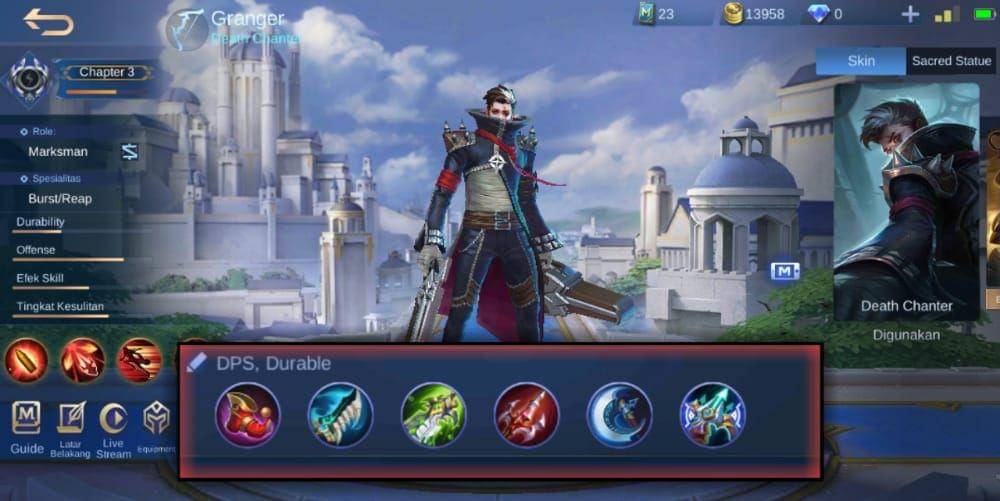The width and height of the screenshot is (1000, 501).
Task: Click the swap icon beside Marksman role
Action: (x=130, y=152)
